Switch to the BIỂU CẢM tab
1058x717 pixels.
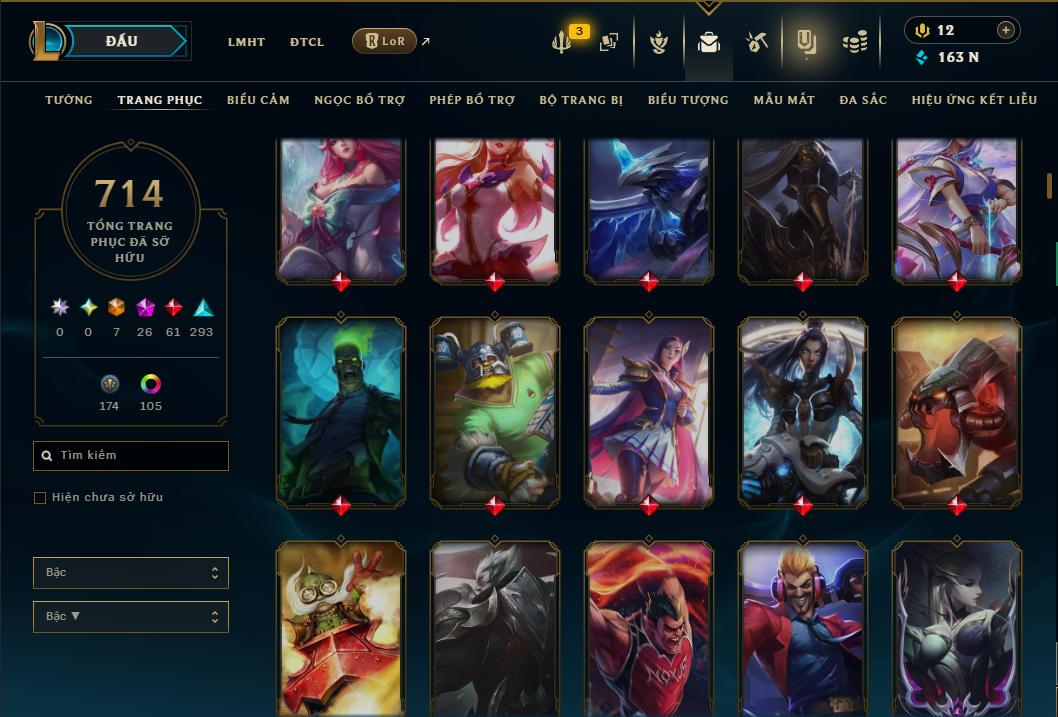(258, 100)
